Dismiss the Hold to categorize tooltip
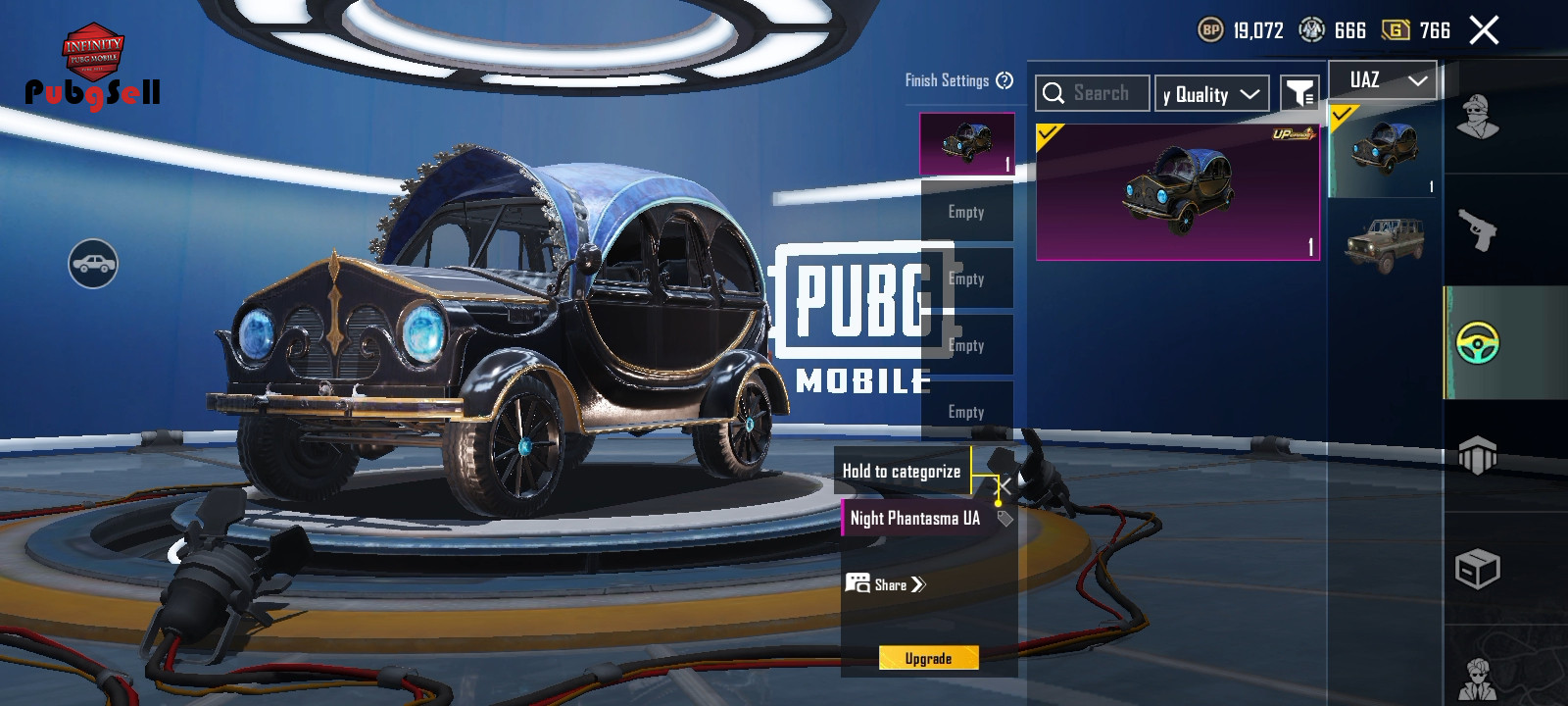 pos(1004,485)
